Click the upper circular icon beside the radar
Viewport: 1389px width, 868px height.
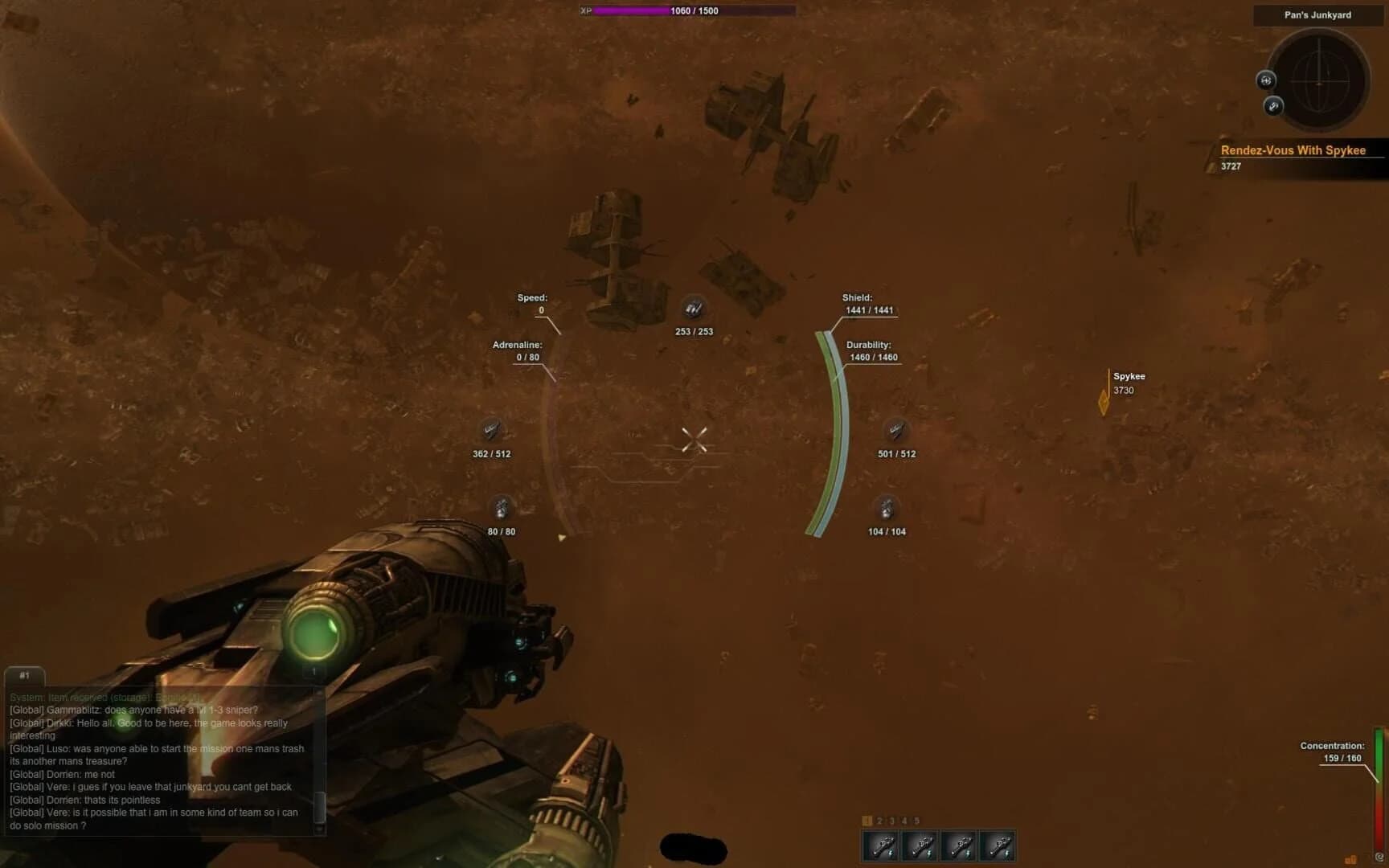click(x=1266, y=80)
